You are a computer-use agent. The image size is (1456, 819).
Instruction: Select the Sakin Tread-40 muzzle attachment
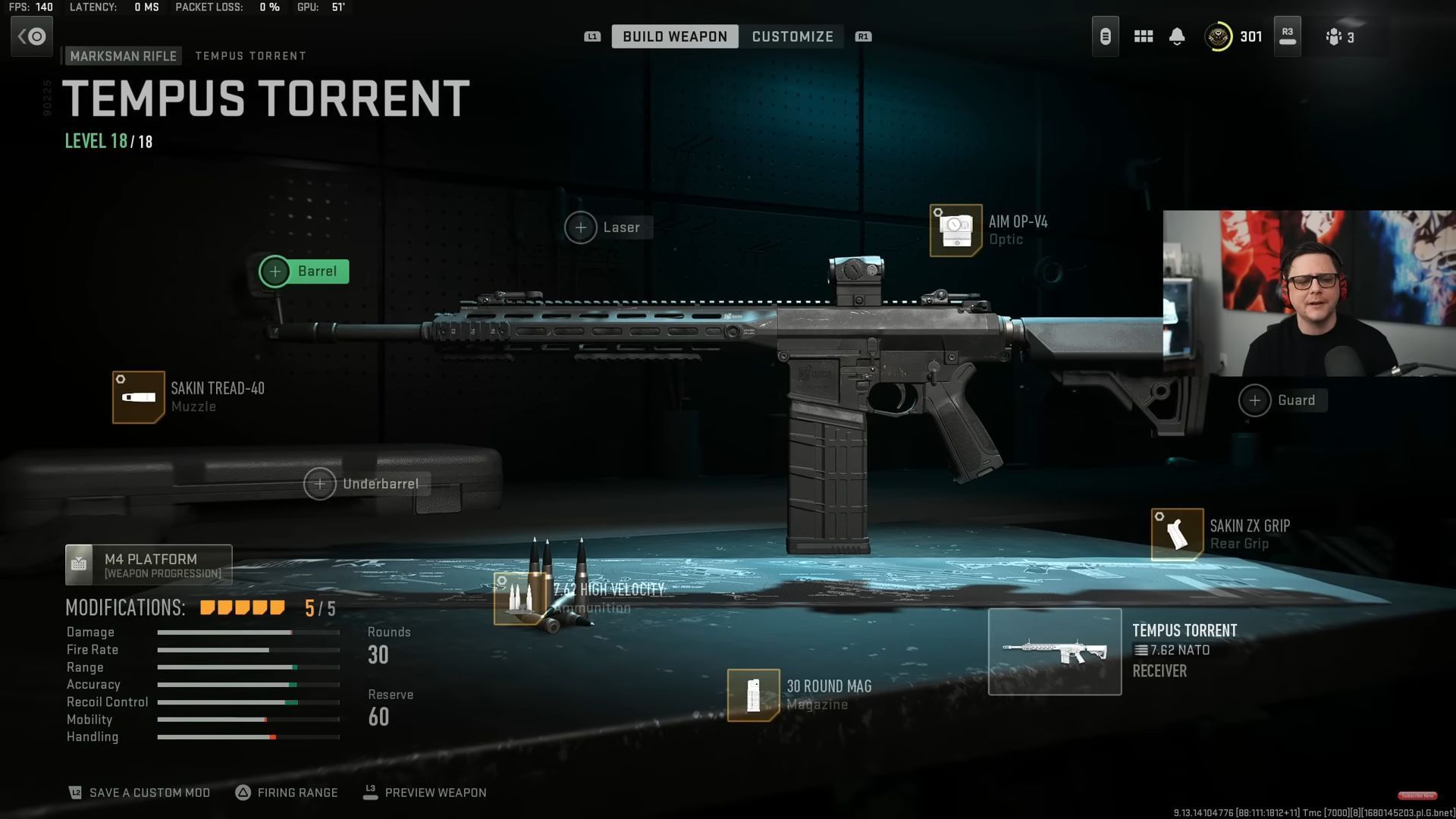pyautogui.click(x=139, y=397)
